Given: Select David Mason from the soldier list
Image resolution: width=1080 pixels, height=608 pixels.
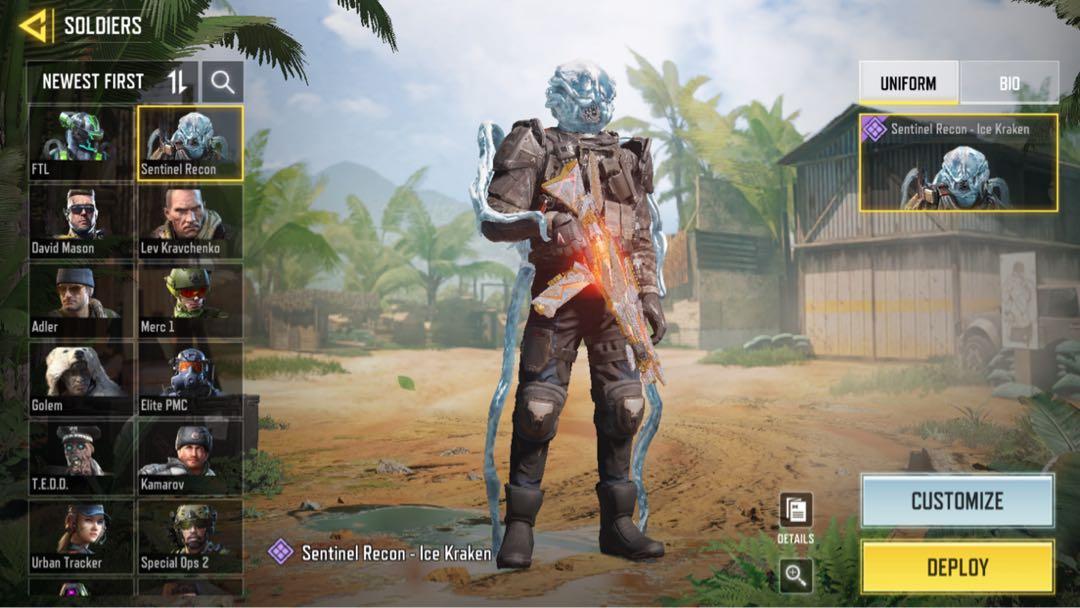Looking at the screenshot, I should tap(80, 221).
